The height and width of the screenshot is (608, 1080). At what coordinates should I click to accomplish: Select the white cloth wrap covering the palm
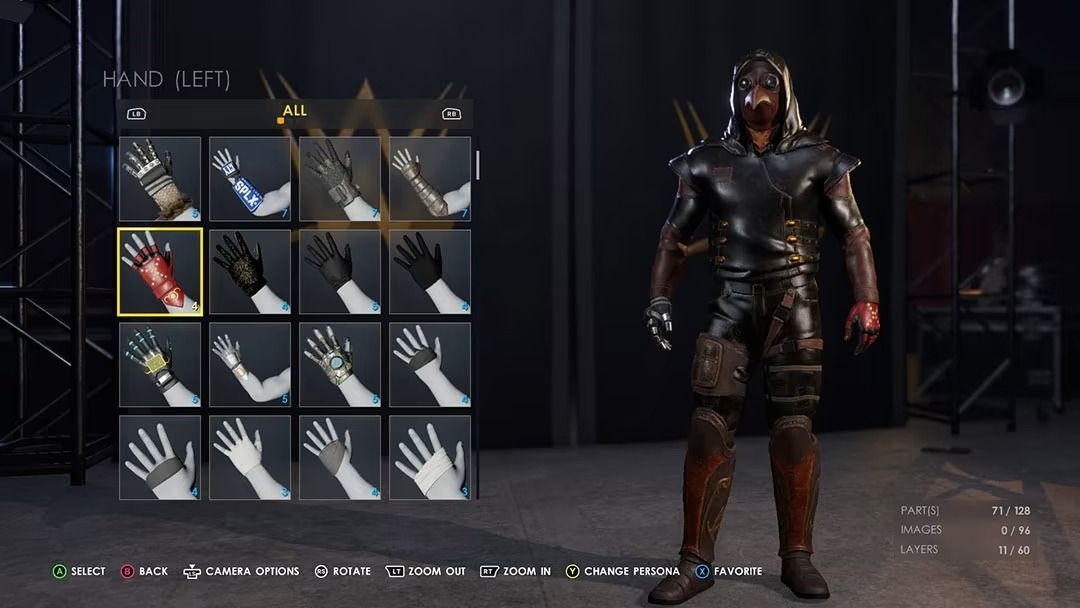point(250,457)
